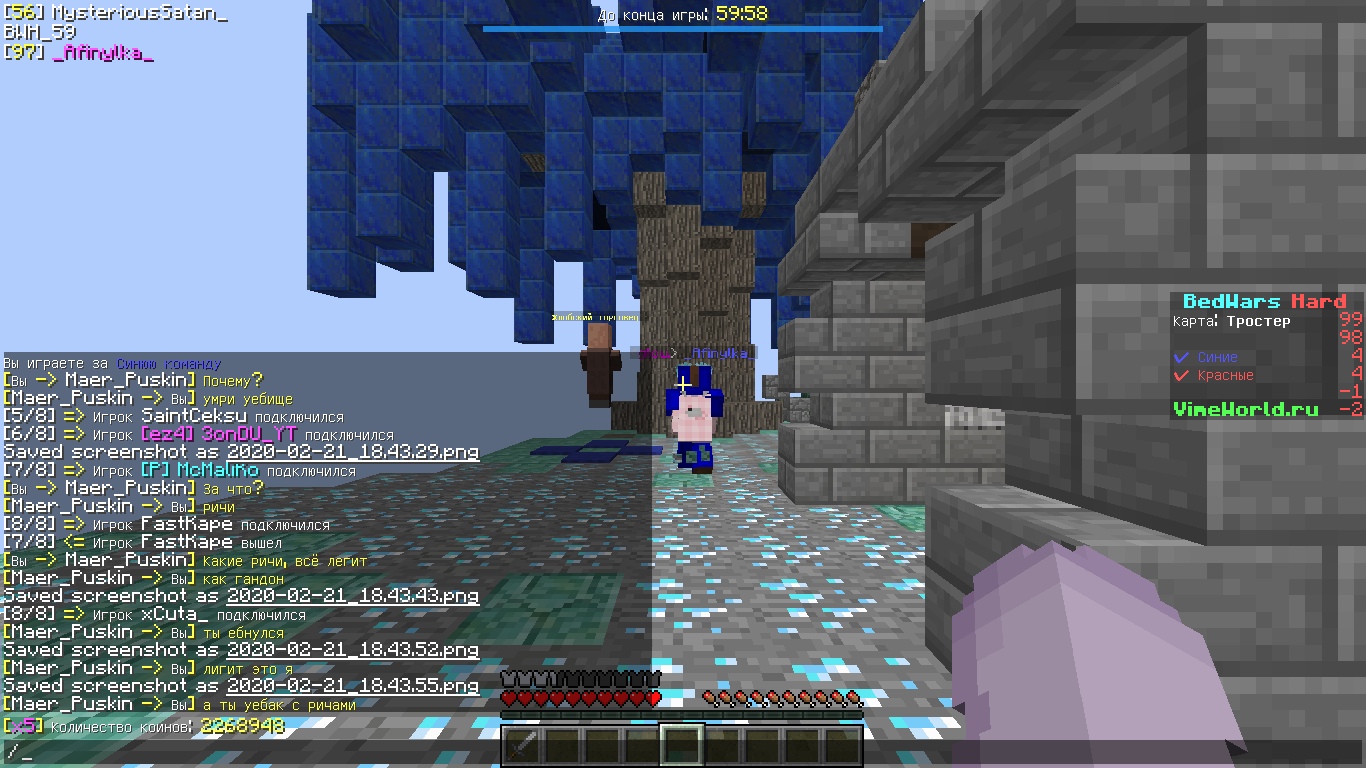Click the highlighted empty hotbar slot
The height and width of the screenshot is (768, 1366).
[x=681, y=745]
